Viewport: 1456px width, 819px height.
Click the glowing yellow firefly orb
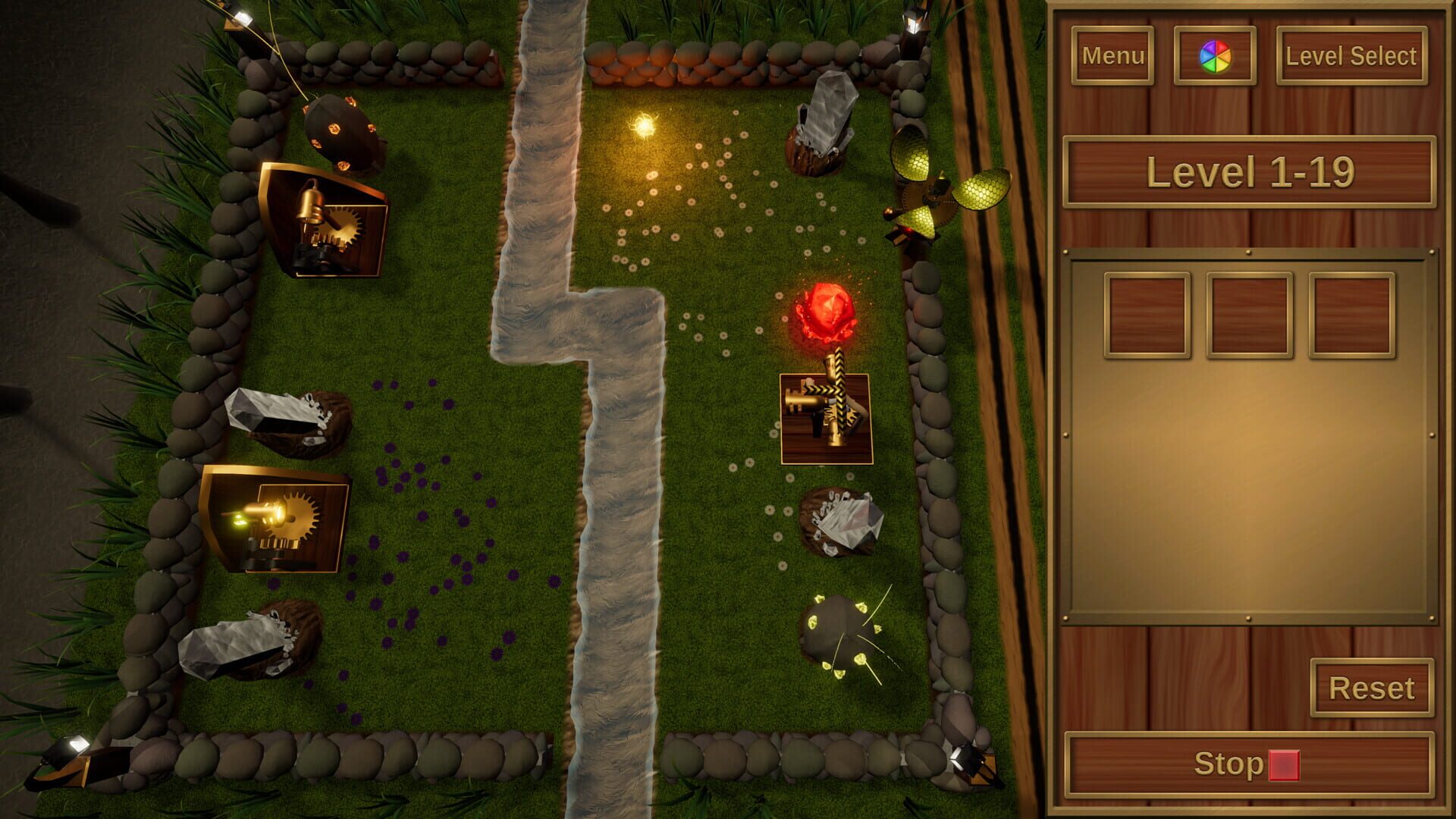[643, 123]
